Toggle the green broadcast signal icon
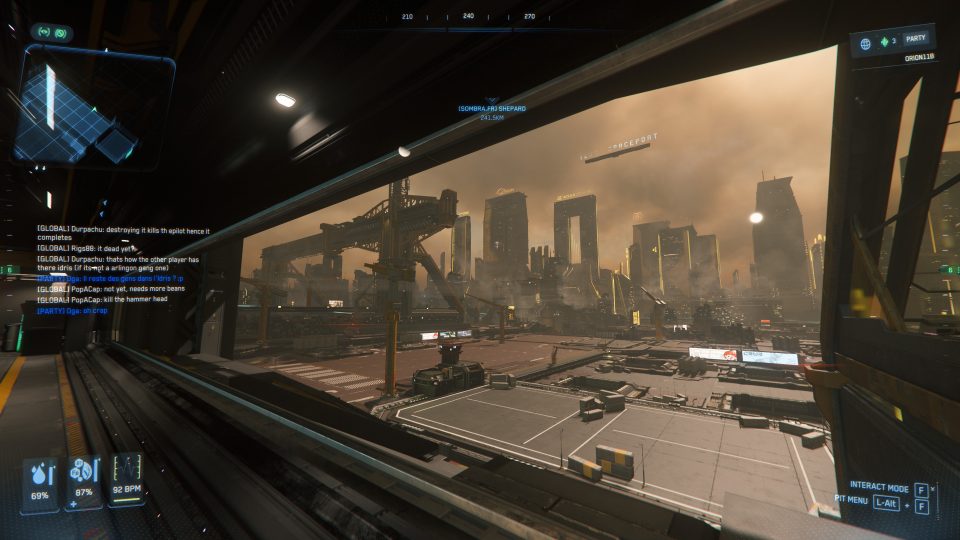 pos(45,32)
